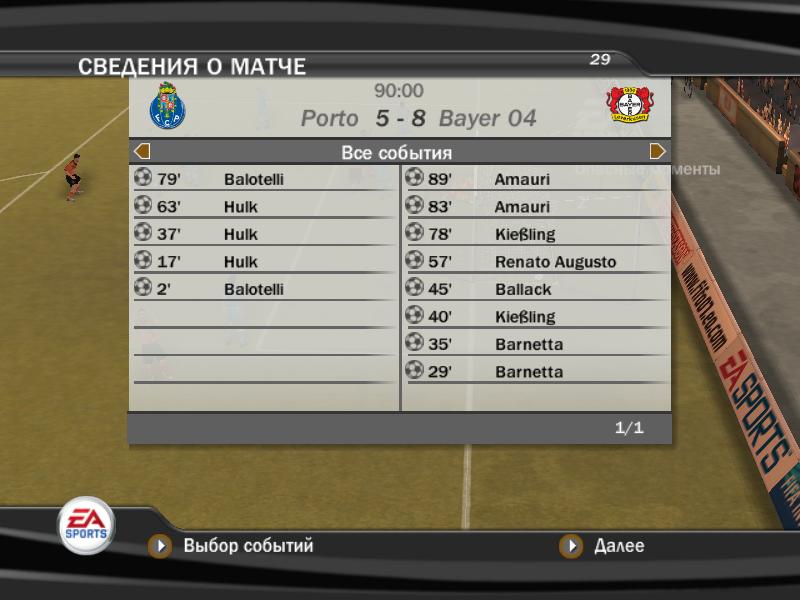This screenshot has height=600, width=800.
Task: Choose Renato Augusto's 57' goal entry
Action: click(535, 262)
